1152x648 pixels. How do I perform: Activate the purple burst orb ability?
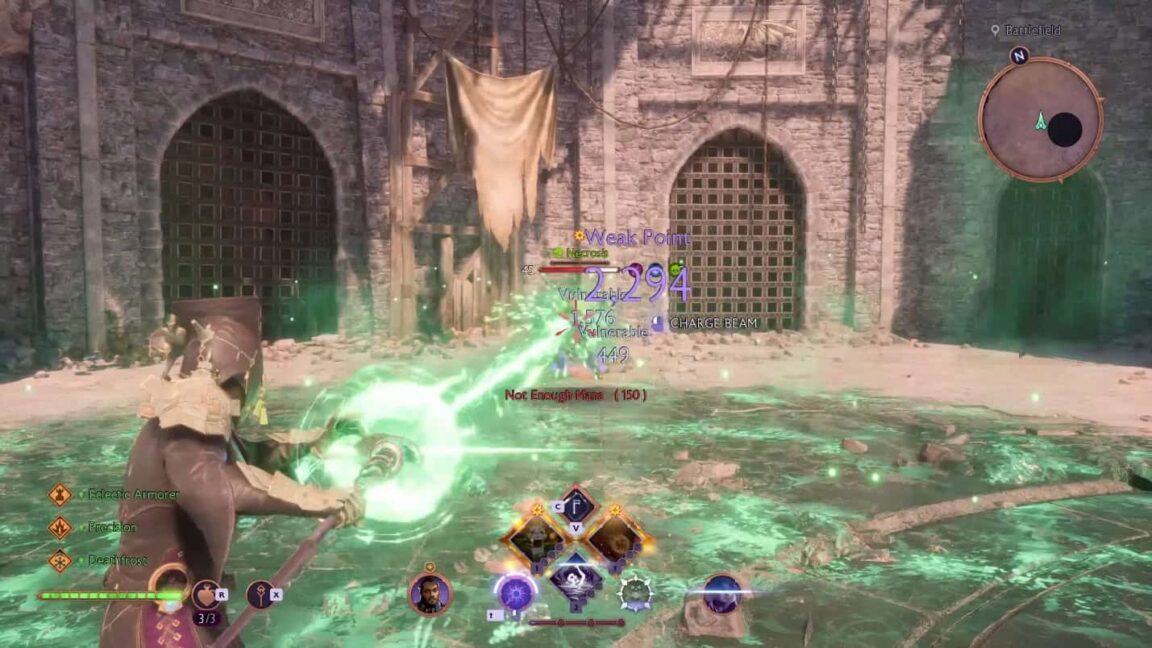coord(516,591)
